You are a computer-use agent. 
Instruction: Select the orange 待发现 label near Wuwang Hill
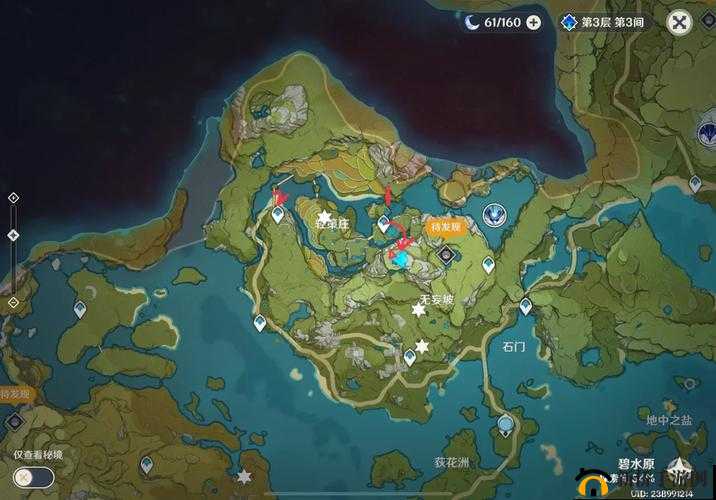pyautogui.click(x=443, y=227)
